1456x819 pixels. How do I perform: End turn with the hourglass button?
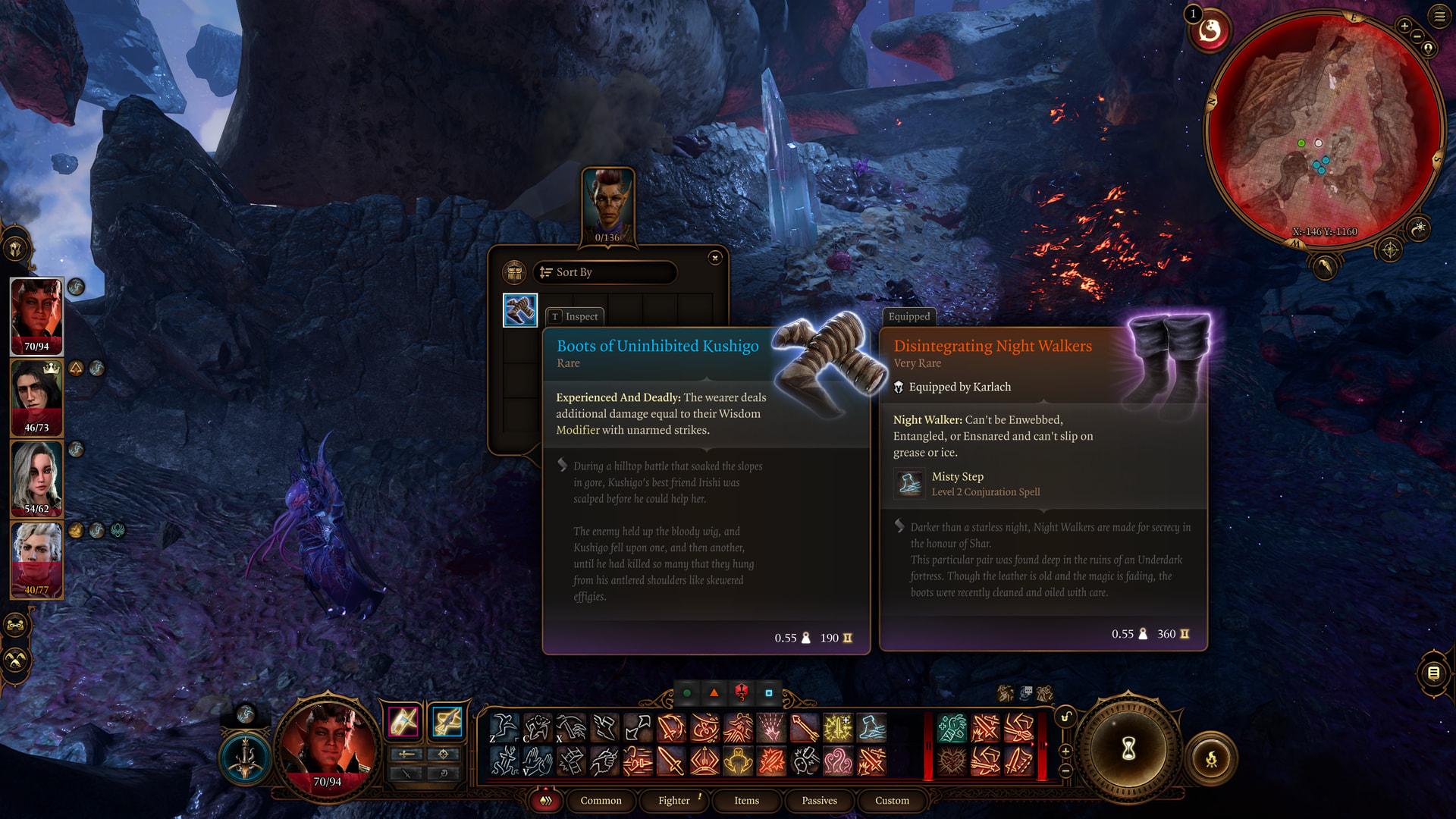pyautogui.click(x=1128, y=749)
